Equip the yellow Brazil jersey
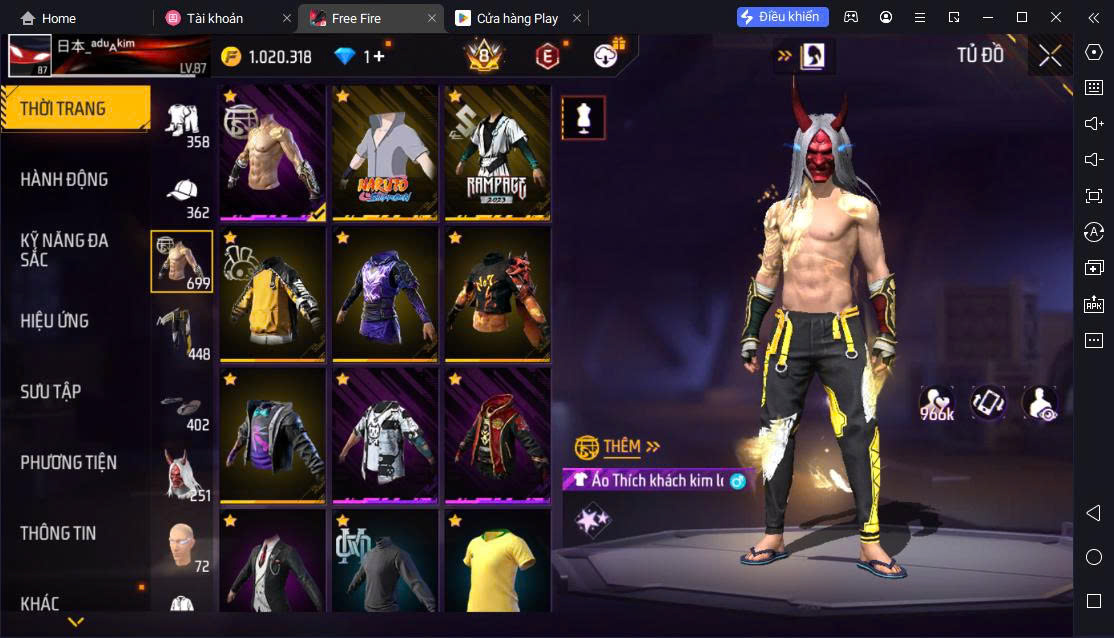1114x638 pixels. [497, 563]
